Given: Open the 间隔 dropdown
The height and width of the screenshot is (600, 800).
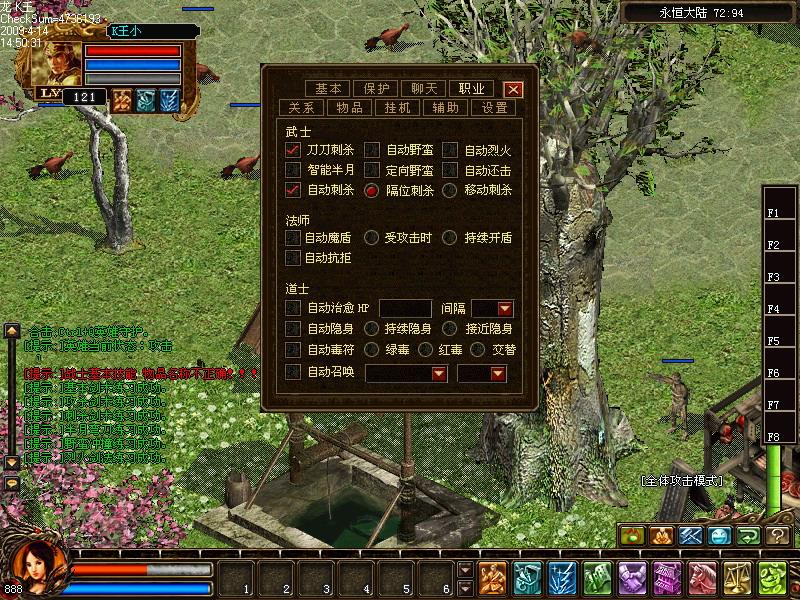Looking at the screenshot, I should (504, 309).
